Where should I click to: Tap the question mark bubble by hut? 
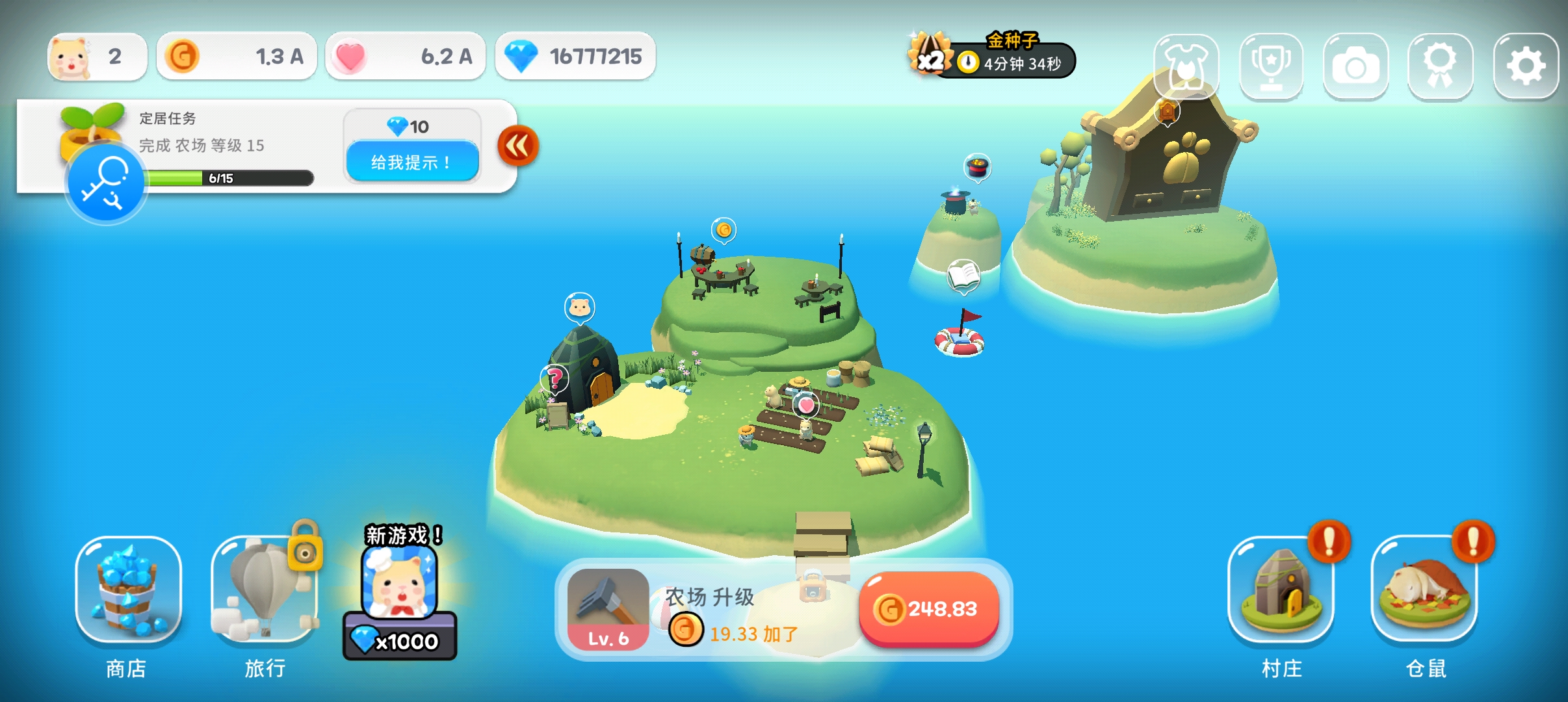555,378
